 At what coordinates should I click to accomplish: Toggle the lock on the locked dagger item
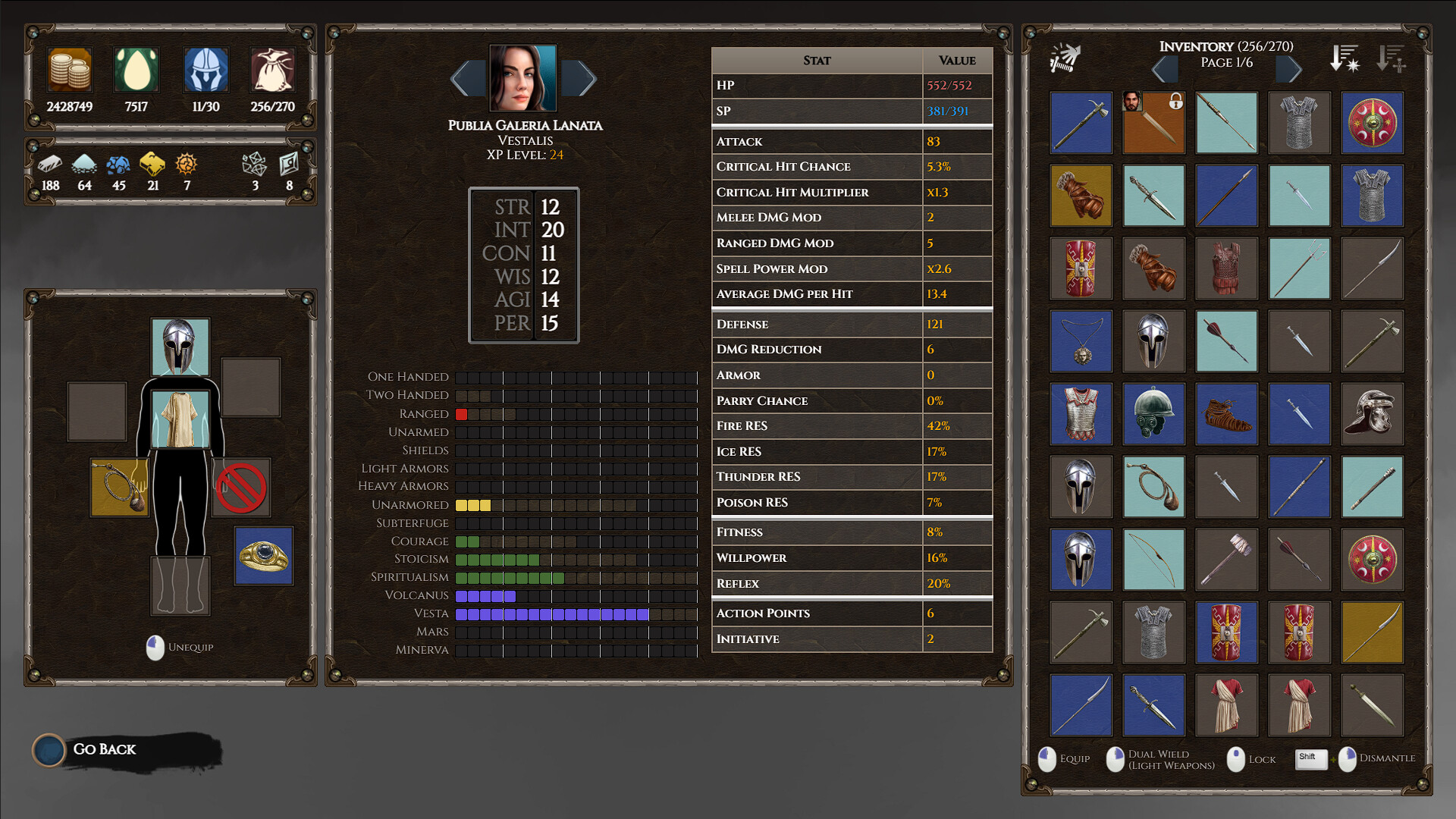(1153, 122)
